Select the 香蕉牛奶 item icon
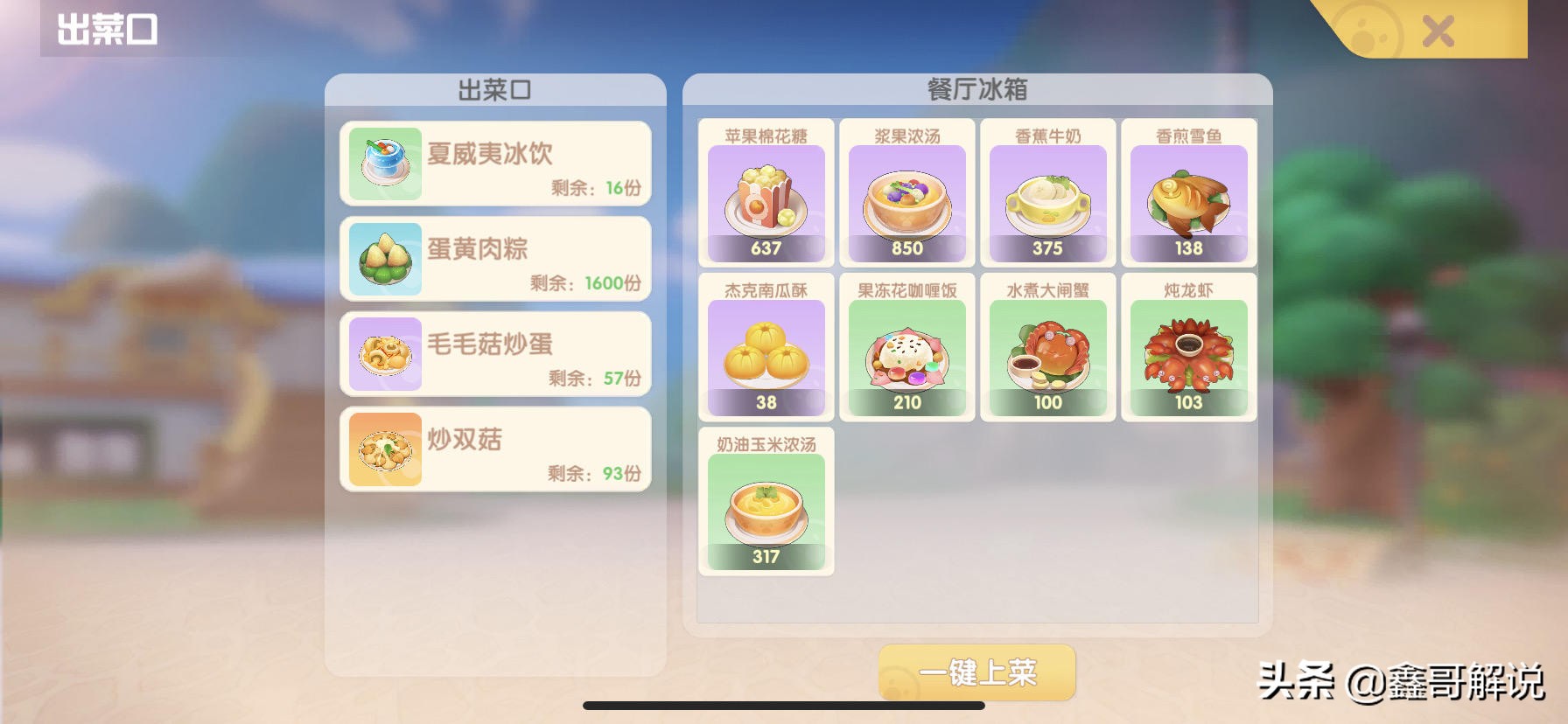This screenshot has width=1568, height=724. pyautogui.click(x=1047, y=197)
